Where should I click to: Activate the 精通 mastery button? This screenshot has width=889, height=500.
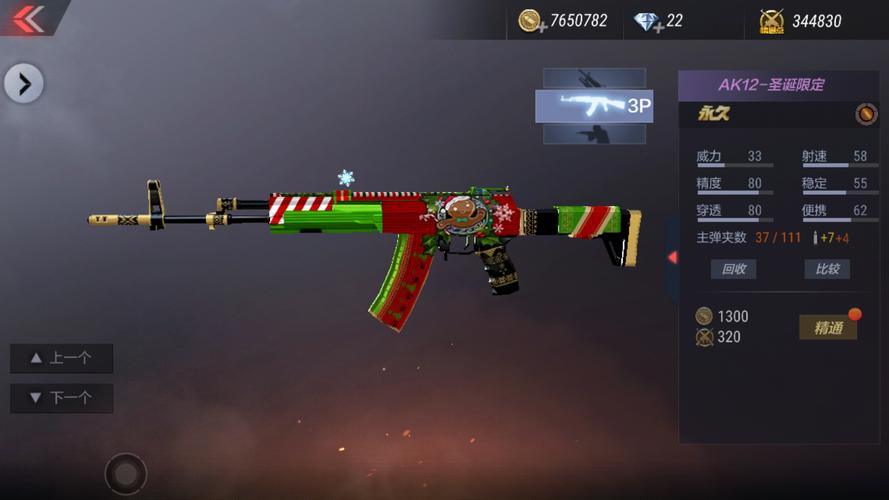(828, 327)
